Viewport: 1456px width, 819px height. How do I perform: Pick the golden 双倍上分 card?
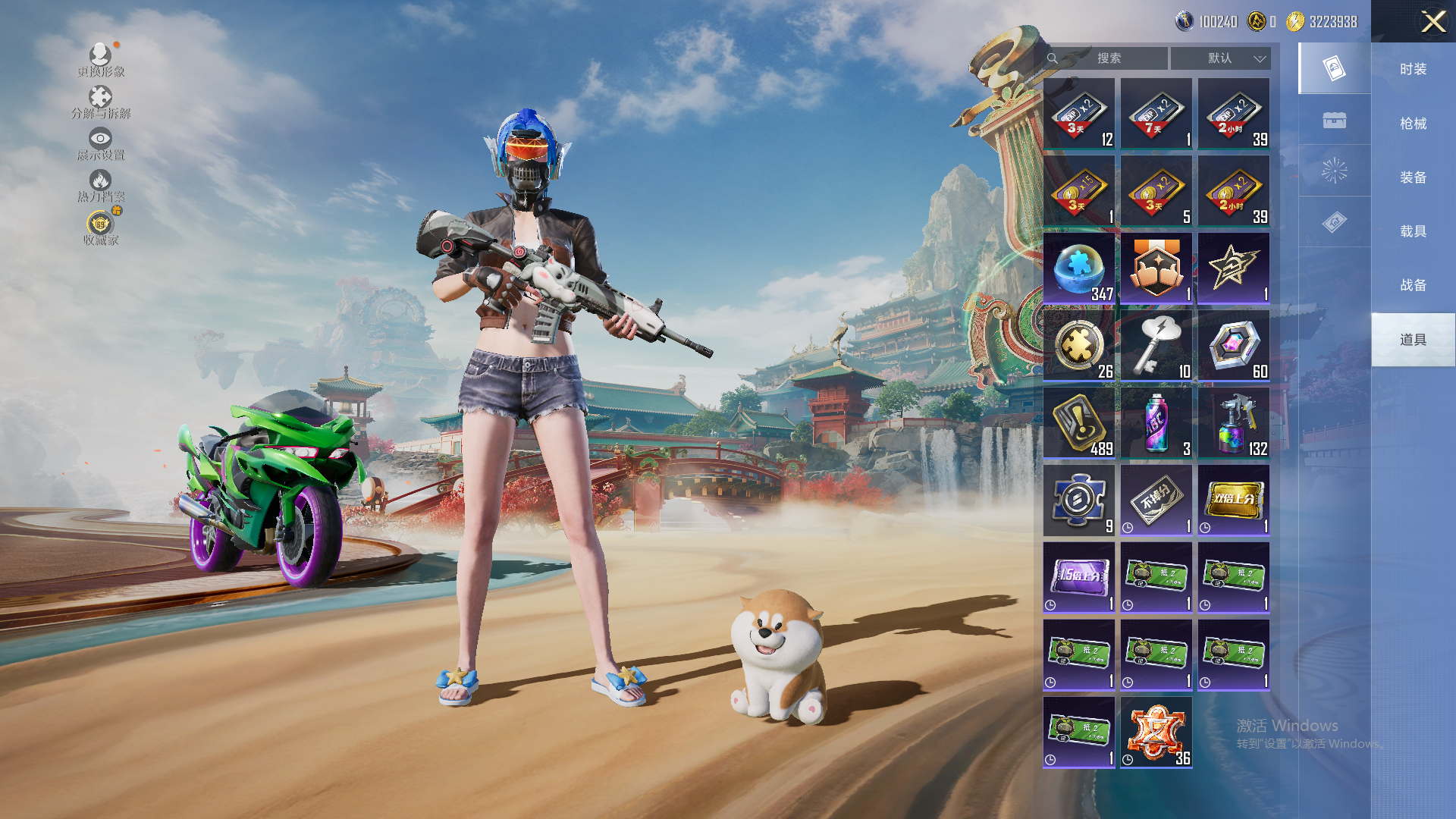coord(1234,500)
